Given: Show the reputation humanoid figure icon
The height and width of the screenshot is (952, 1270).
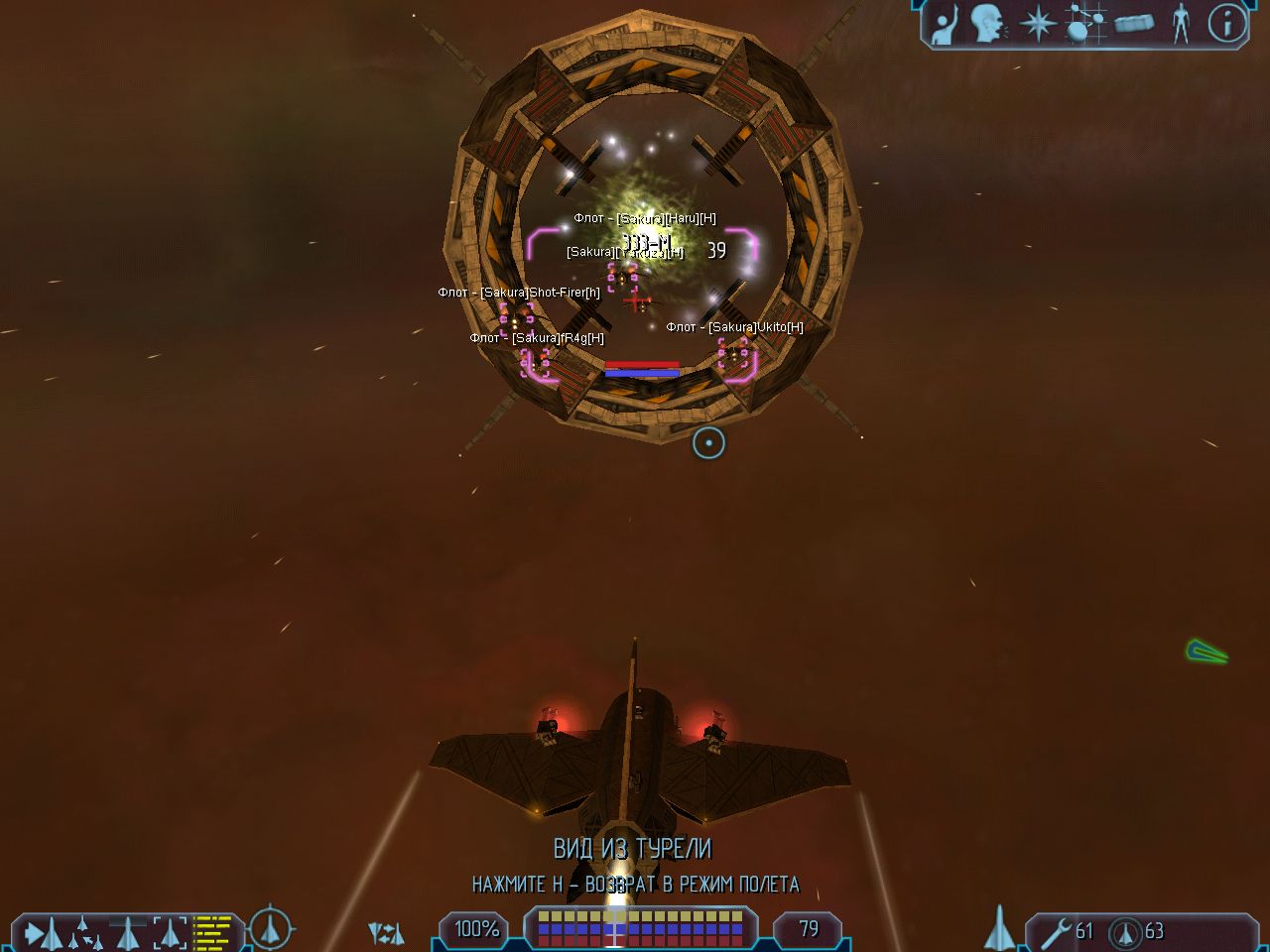Looking at the screenshot, I should (x=1180, y=24).
